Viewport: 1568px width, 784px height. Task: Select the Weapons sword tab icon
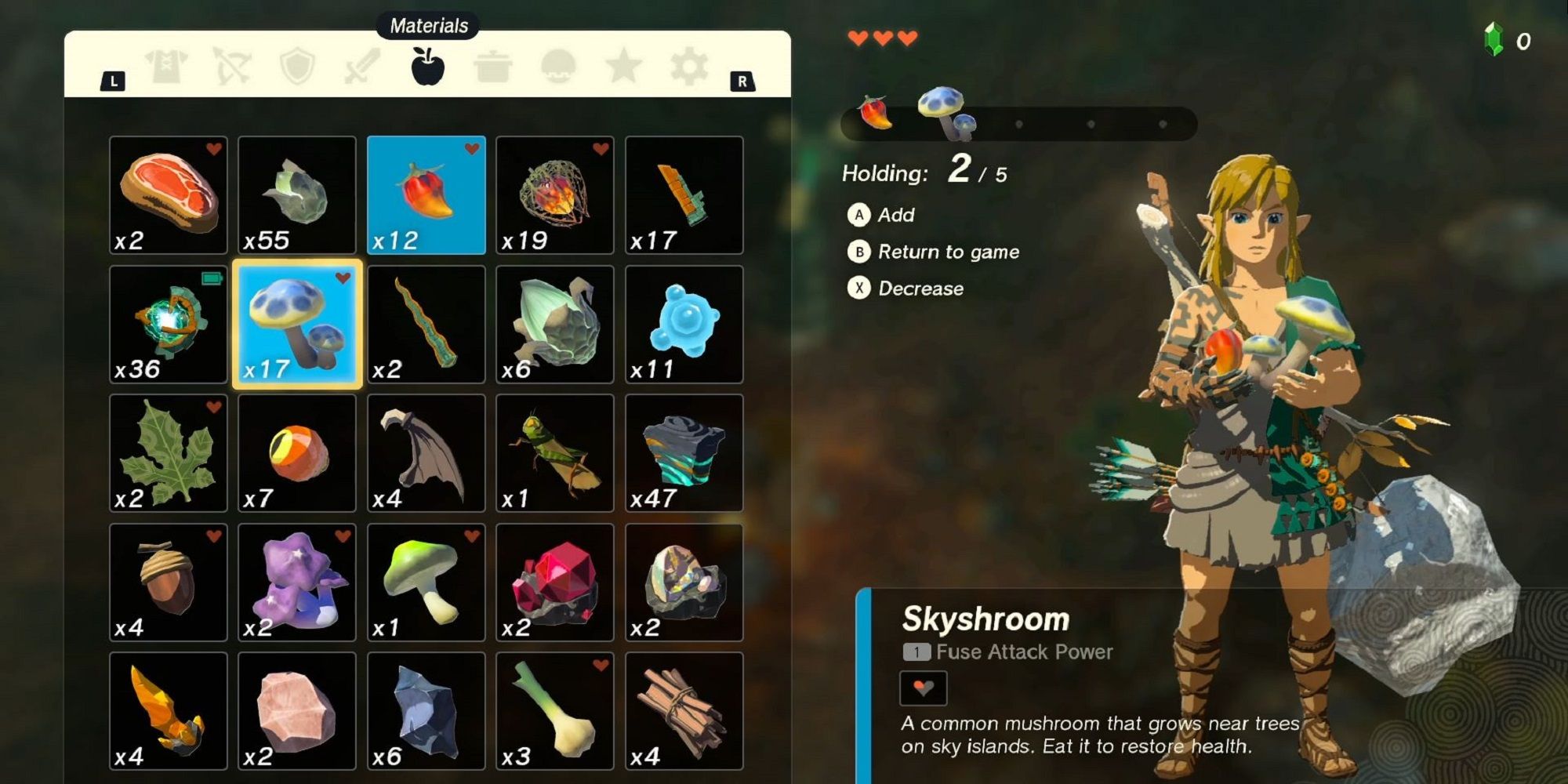[362, 67]
